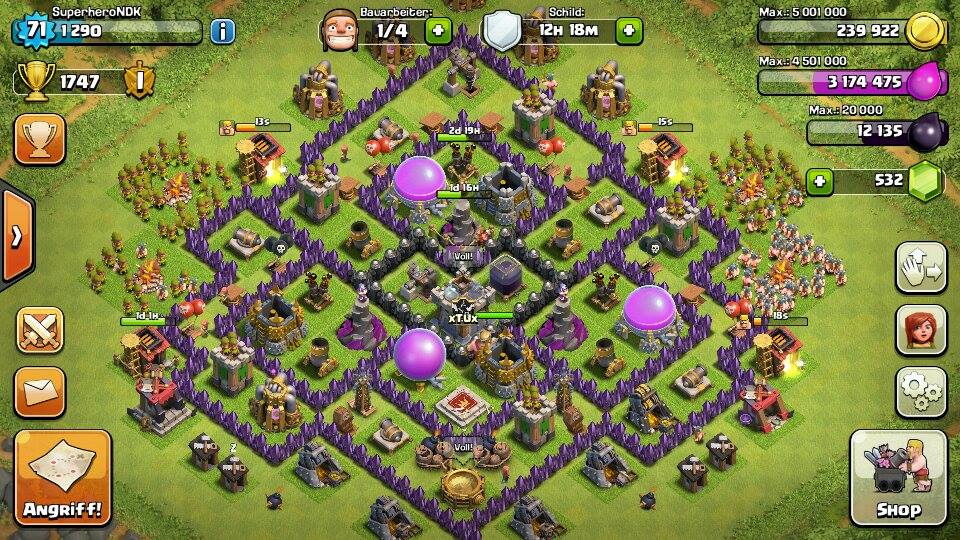
Task: Click the blue info button
Action: (222, 31)
